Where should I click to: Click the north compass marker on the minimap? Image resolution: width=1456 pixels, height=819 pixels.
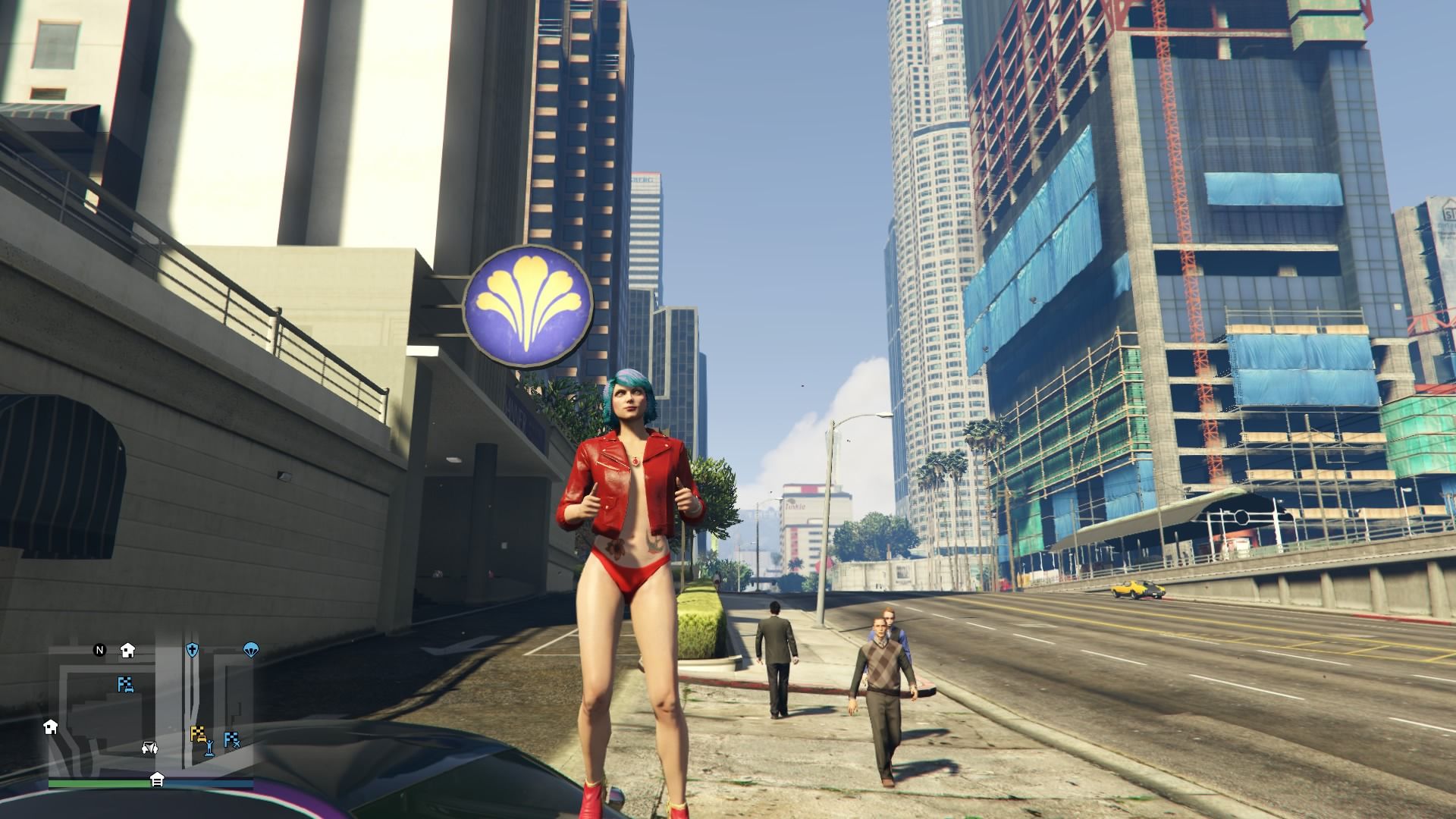[99, 650]
